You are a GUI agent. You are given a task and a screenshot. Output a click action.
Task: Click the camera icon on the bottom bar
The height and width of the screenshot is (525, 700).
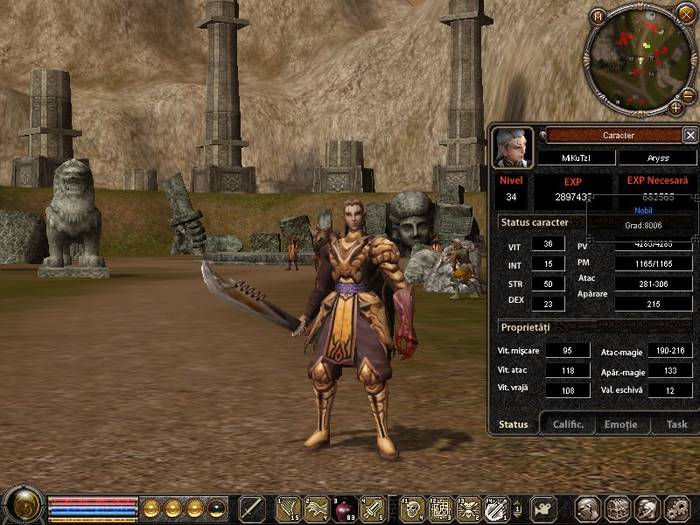click(543, 508)
